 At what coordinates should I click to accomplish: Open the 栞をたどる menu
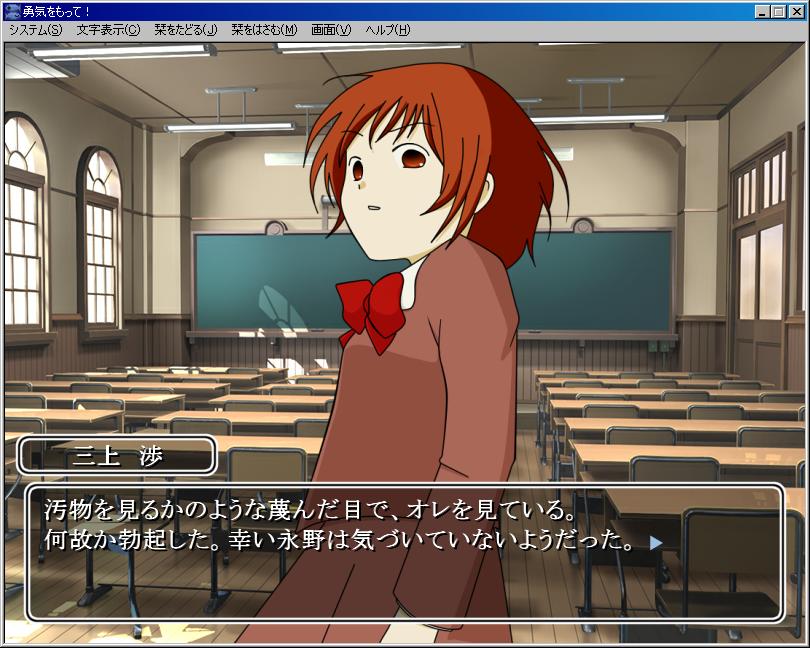[185, 30]
